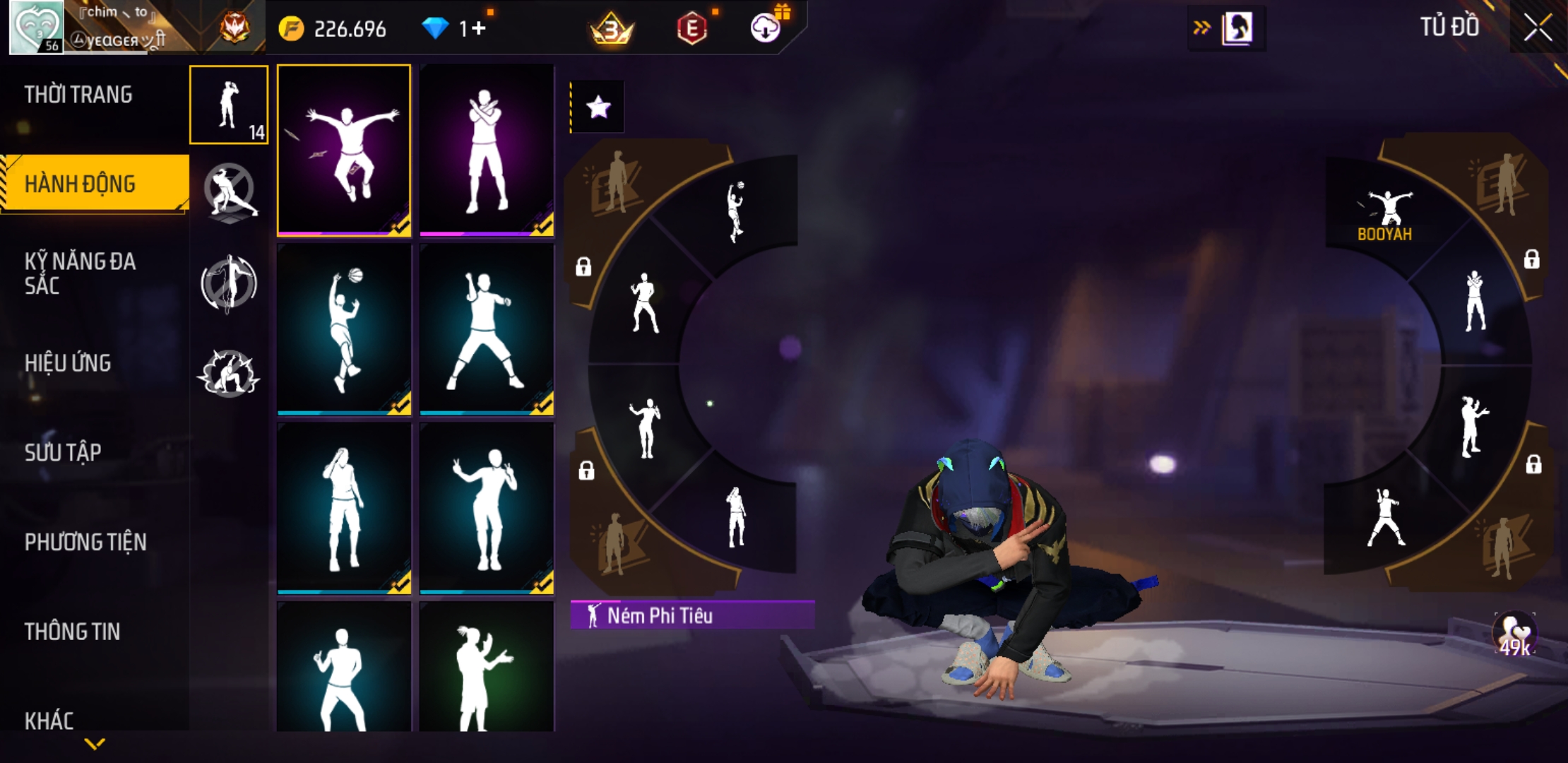Open the Thời Trang category
This screenshot has height=763, width=1568.
pos(78,95)
